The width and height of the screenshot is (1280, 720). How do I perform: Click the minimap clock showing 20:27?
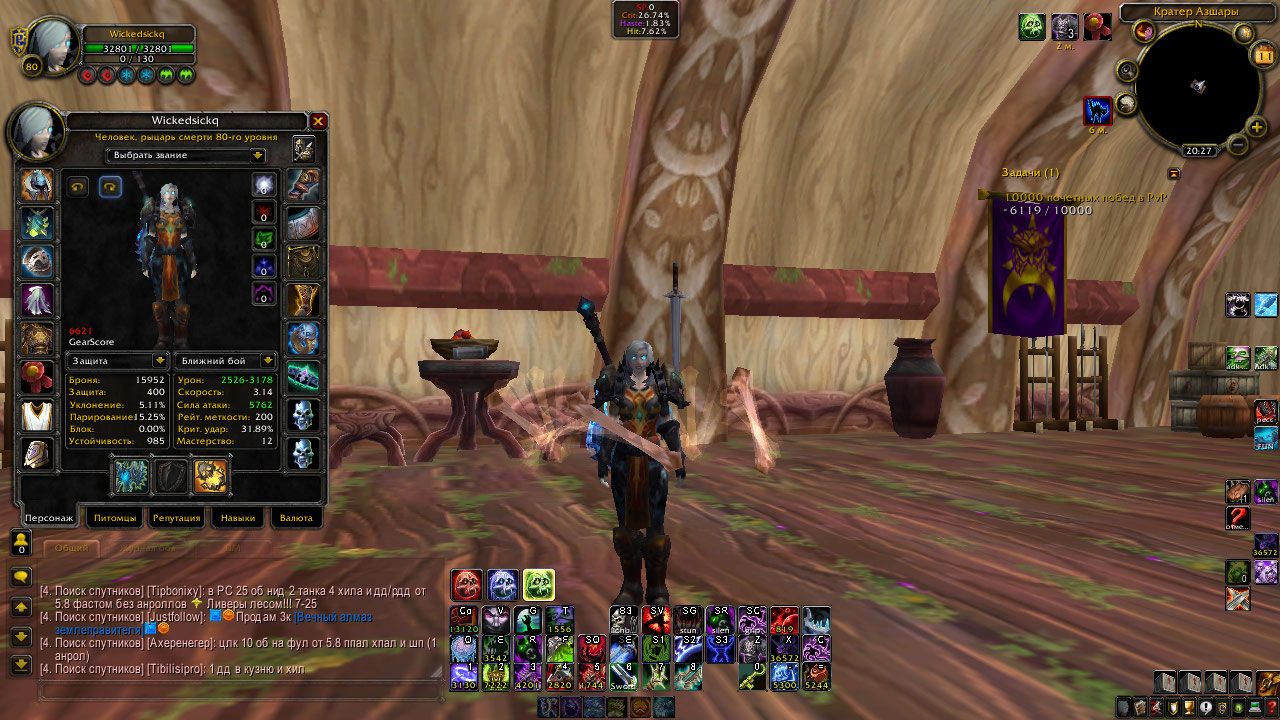(1198, 151)
